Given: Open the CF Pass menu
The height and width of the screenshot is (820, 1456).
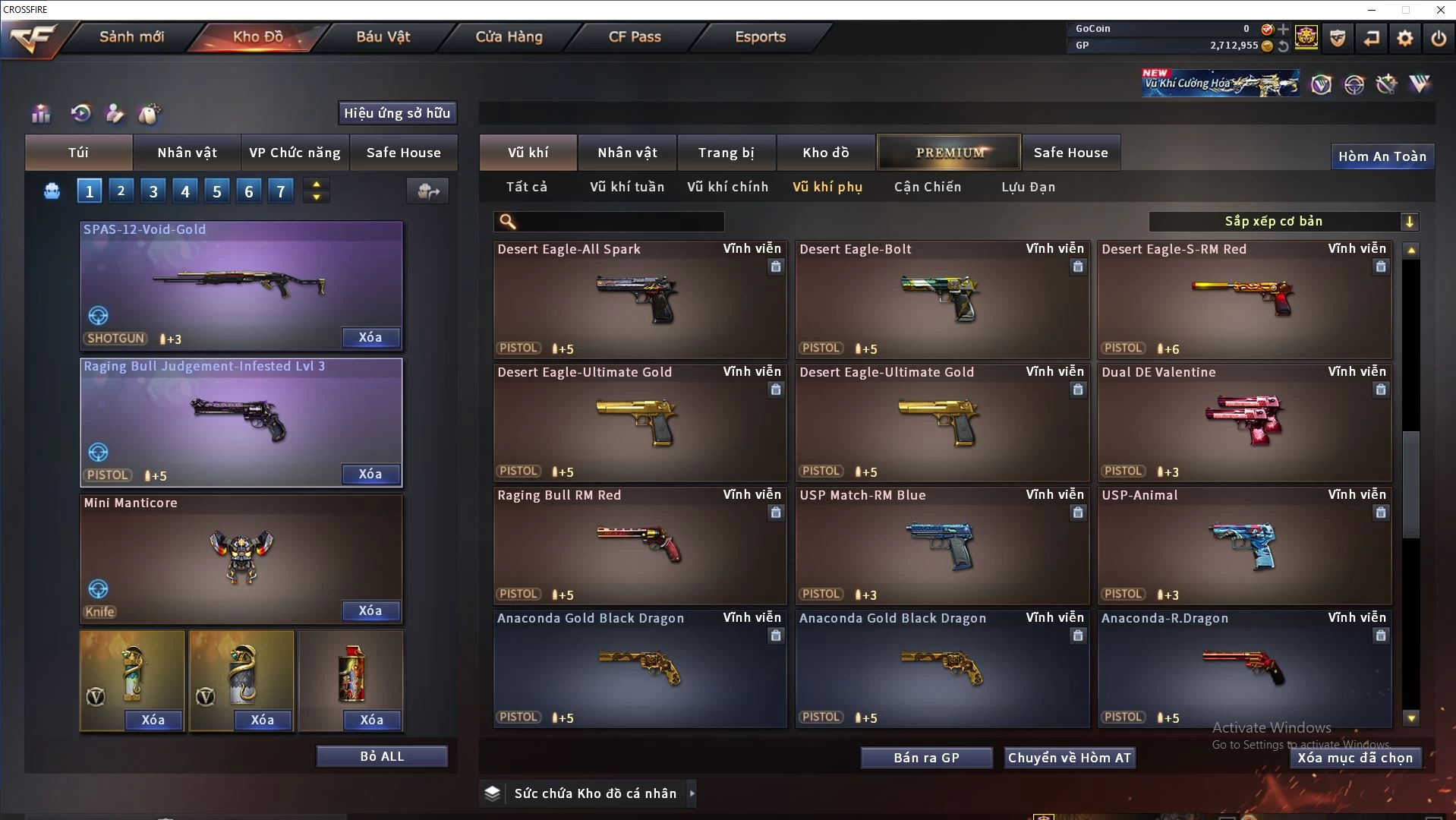Looking at the screenshot, I should 635,36.
